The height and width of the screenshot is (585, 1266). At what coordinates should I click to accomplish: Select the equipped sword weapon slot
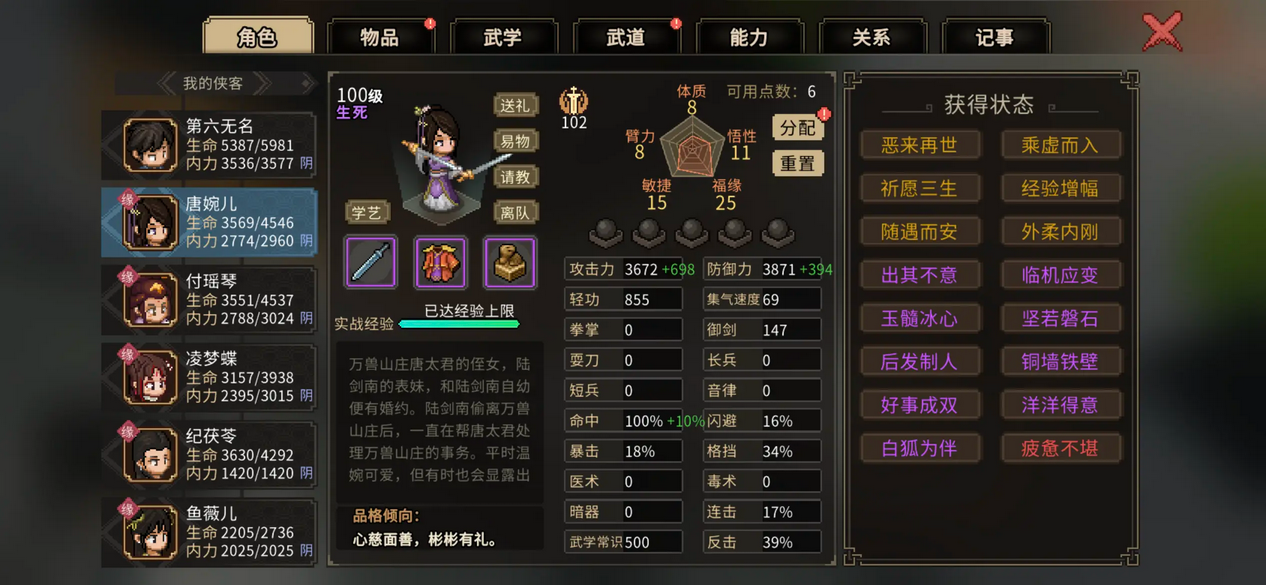pos(371,262)
